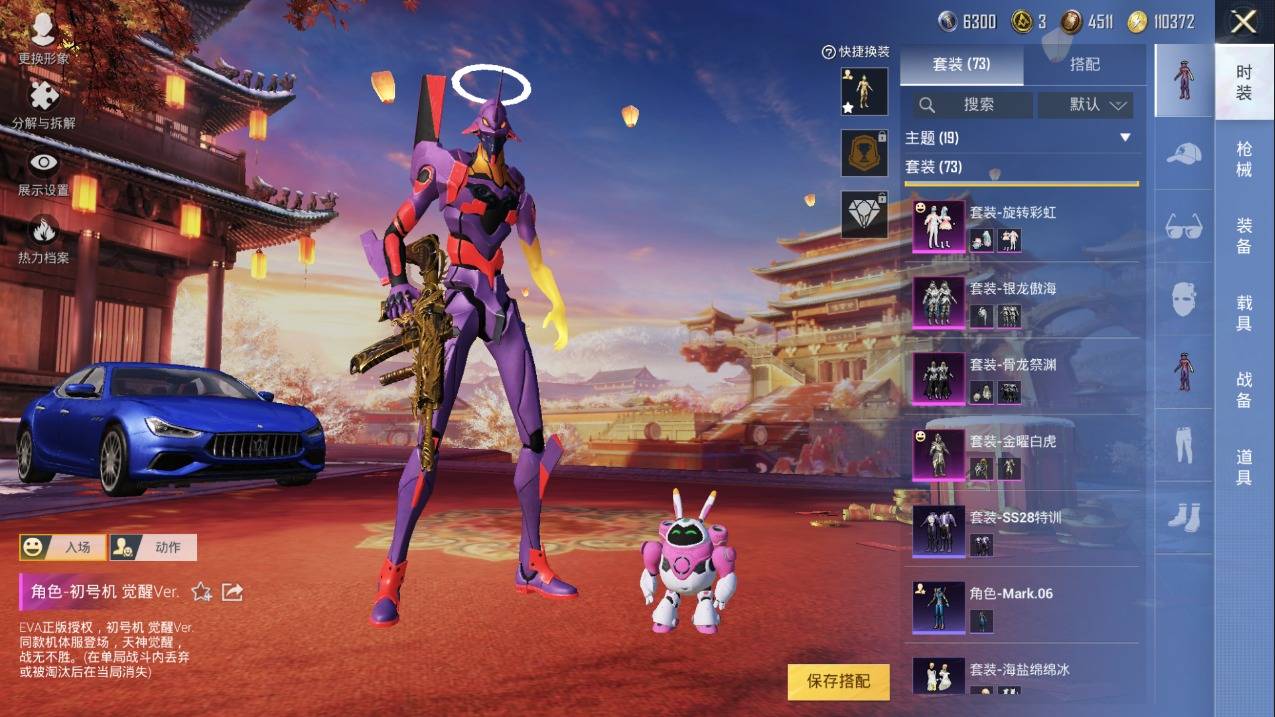This screenshot has width=1275, height=717.
Task: Save the outfit with 保存搭配
Action: tap(838, 681)
